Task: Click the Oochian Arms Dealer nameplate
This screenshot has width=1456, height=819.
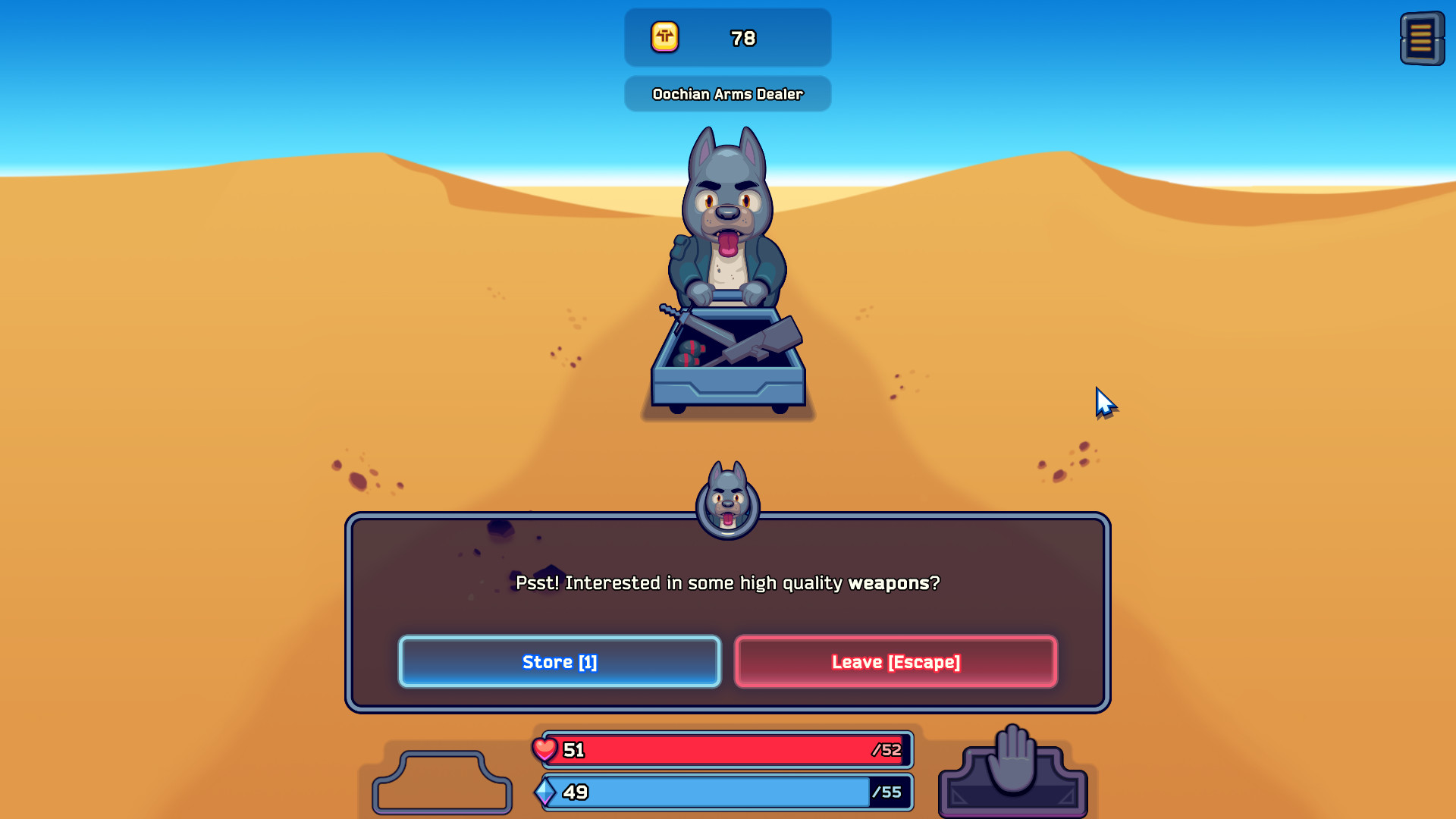Action: tap(727, 94)
